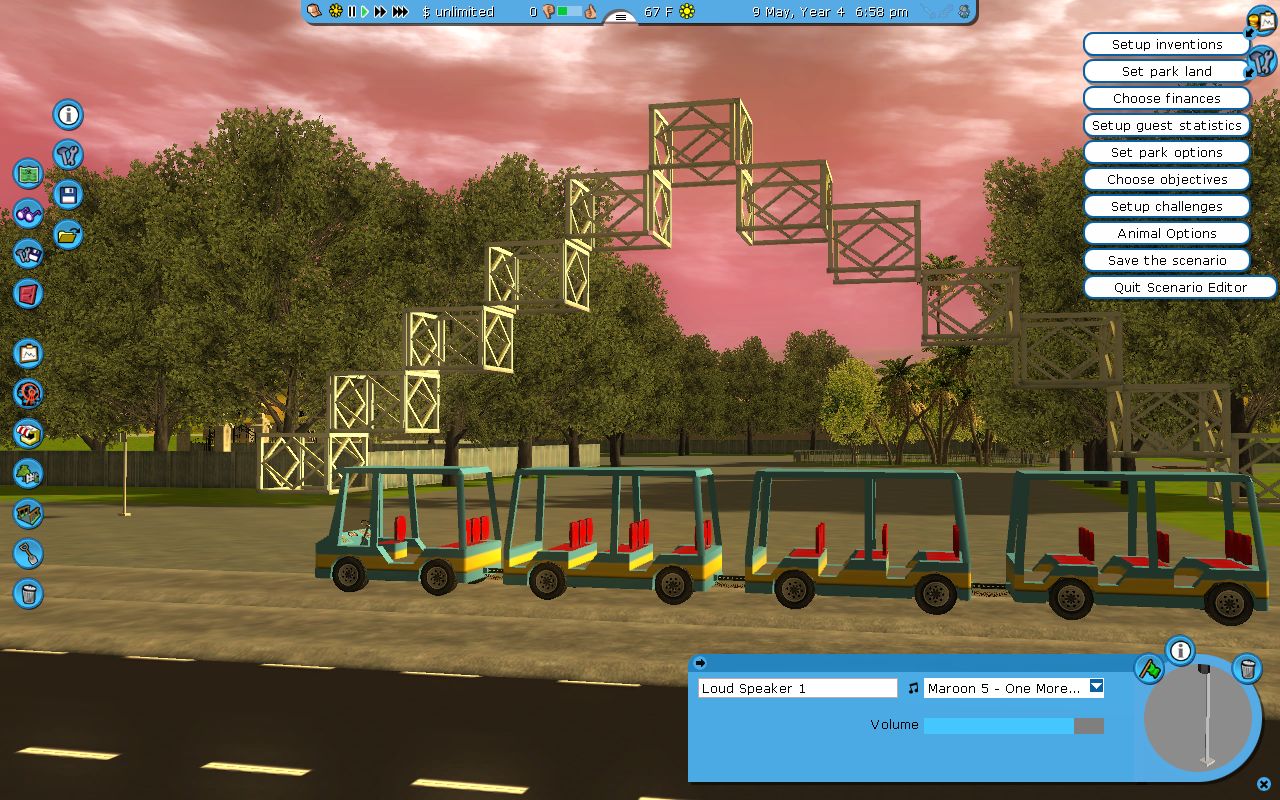
Task: Set the fastest triple-arrow game speed
Action: tap(400, 12)
